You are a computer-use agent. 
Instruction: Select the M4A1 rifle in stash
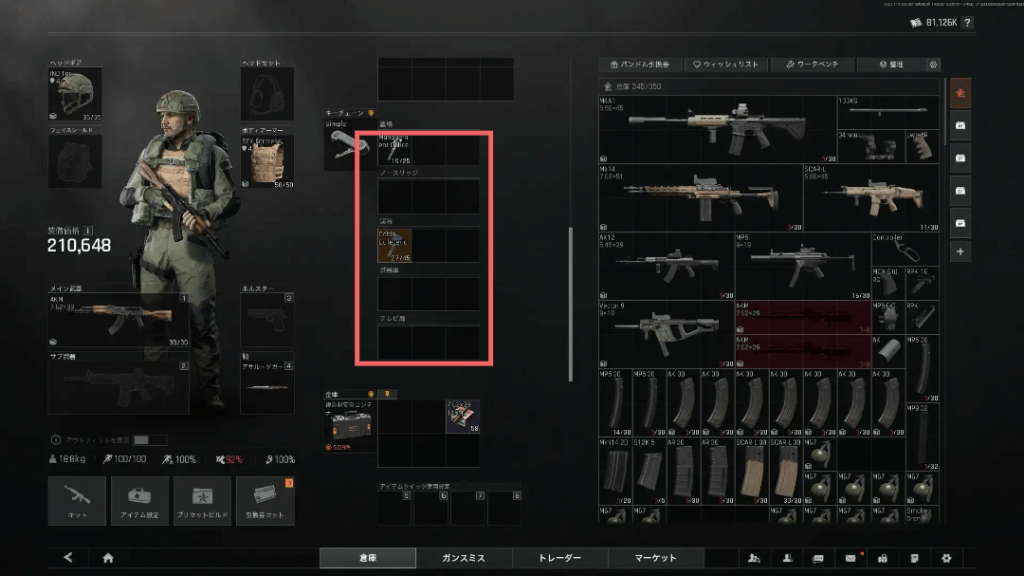(x=717, y=129)
